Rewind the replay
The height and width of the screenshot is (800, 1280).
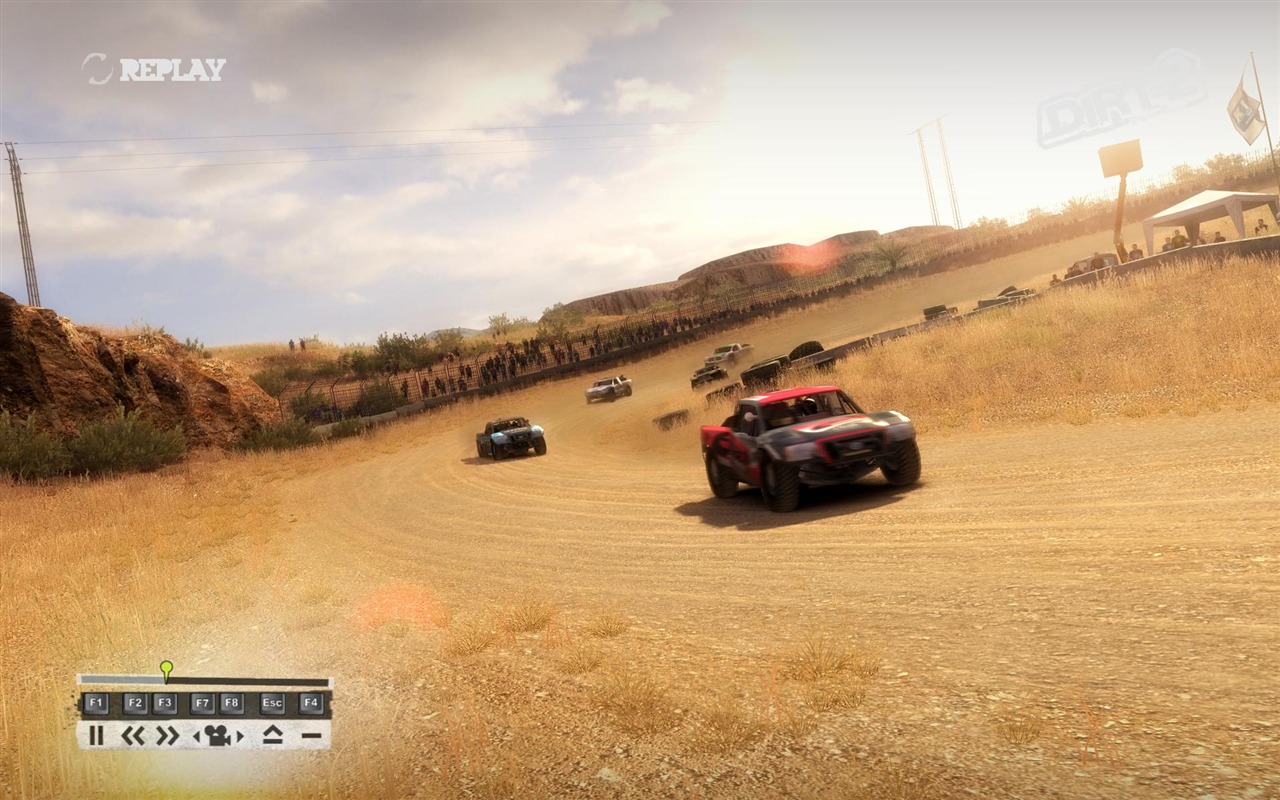133,736
